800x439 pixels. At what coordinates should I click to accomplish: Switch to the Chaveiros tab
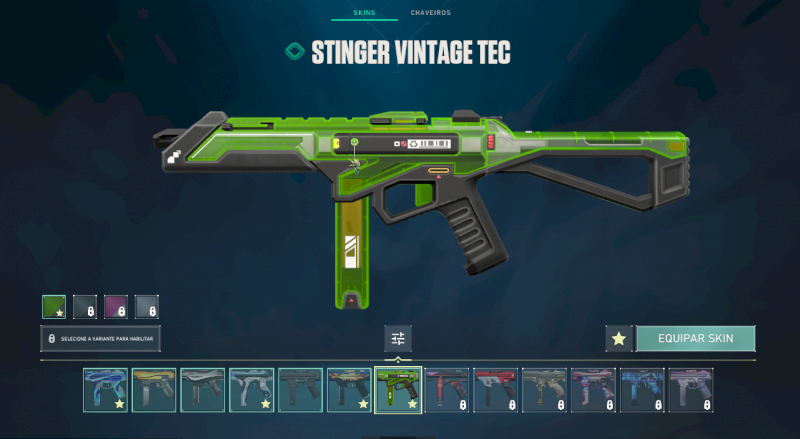[430, 13]
